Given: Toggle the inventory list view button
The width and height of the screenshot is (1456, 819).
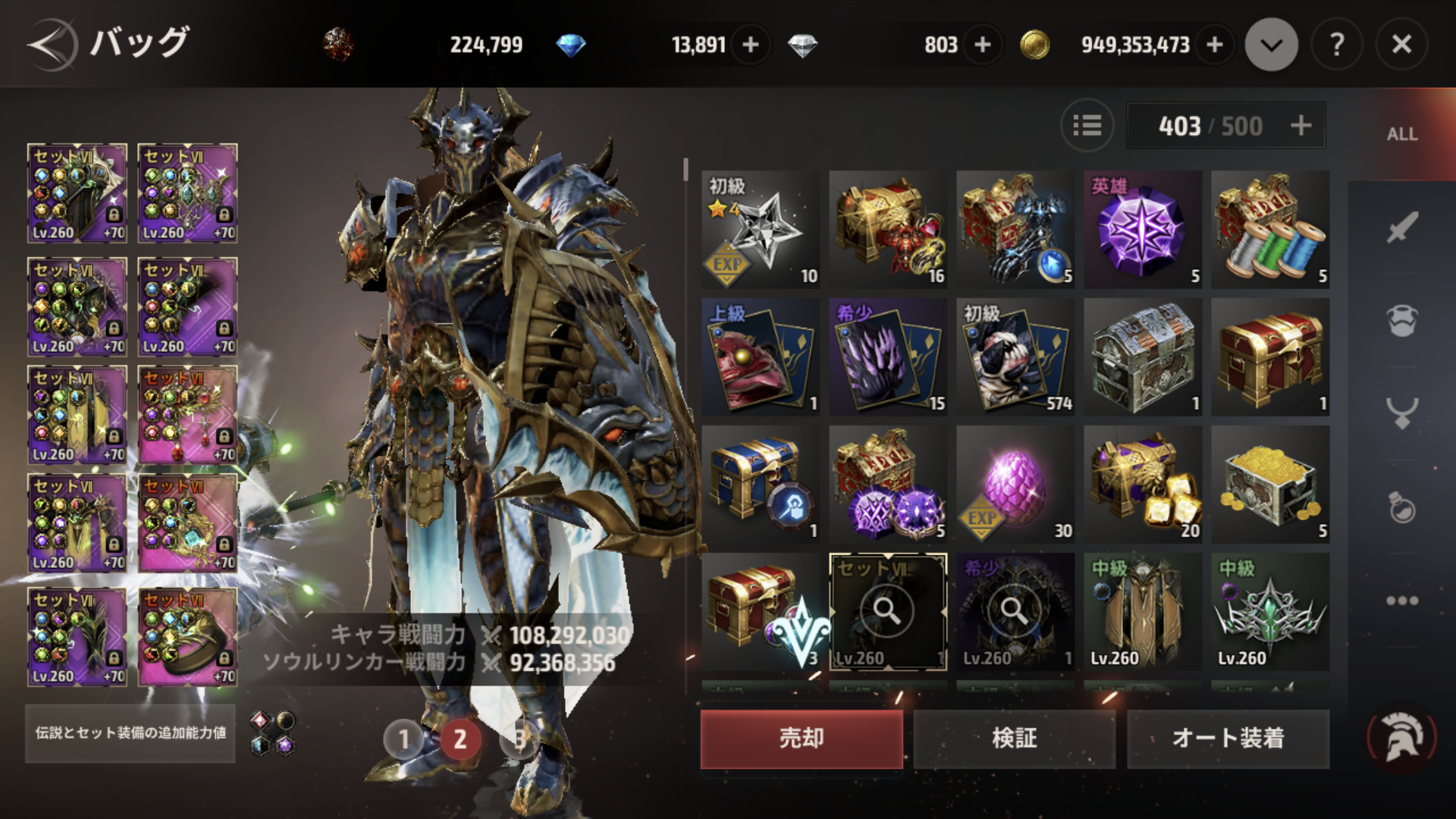Looking at the screenshot, I should 1087,125.
